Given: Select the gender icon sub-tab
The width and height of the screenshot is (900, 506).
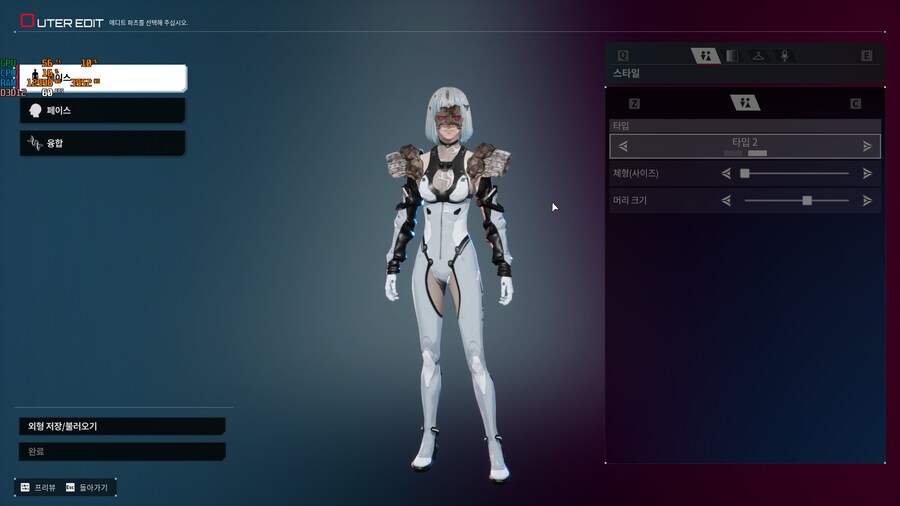Looking at the screenshot, I should (x=745, y=103).
